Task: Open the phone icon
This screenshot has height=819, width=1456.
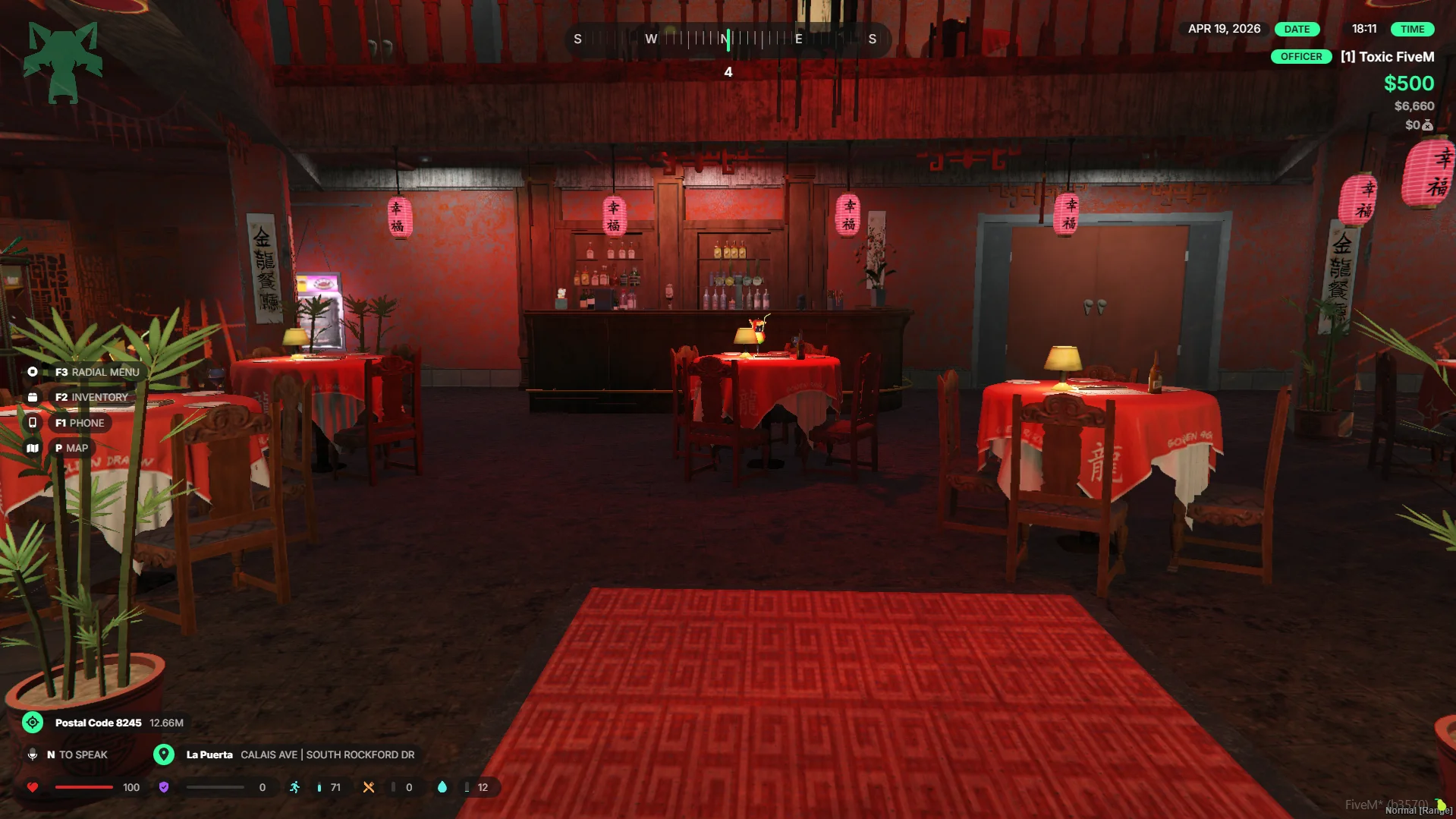Action: (x=33, y=423)
